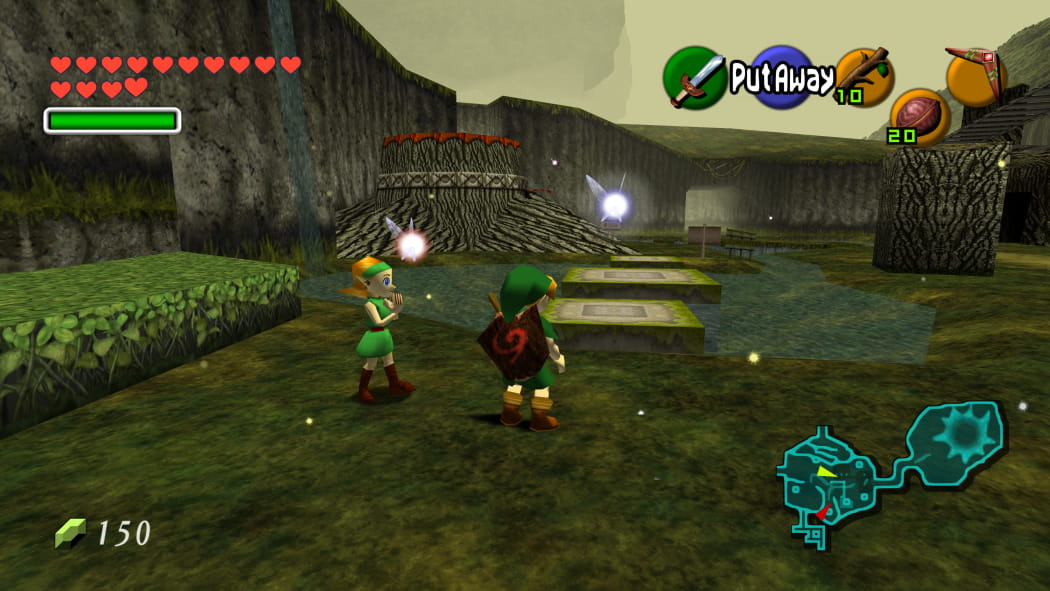Use the Deku Stick item slot
Screen dimensions: 1050x591
pyautogui.click(x=864, y=75)
